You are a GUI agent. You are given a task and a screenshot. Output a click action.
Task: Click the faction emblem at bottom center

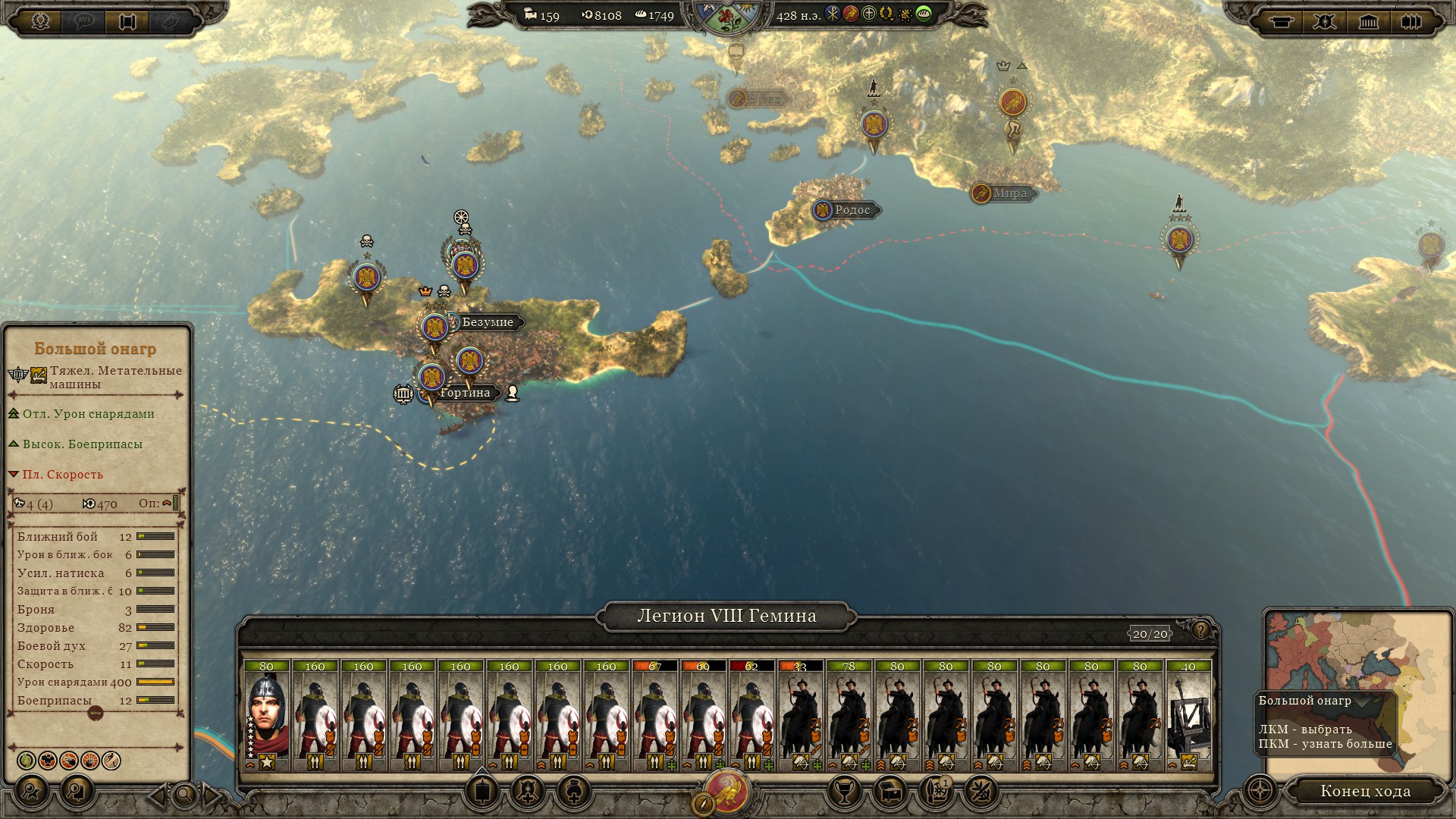[x=728, y=792]
